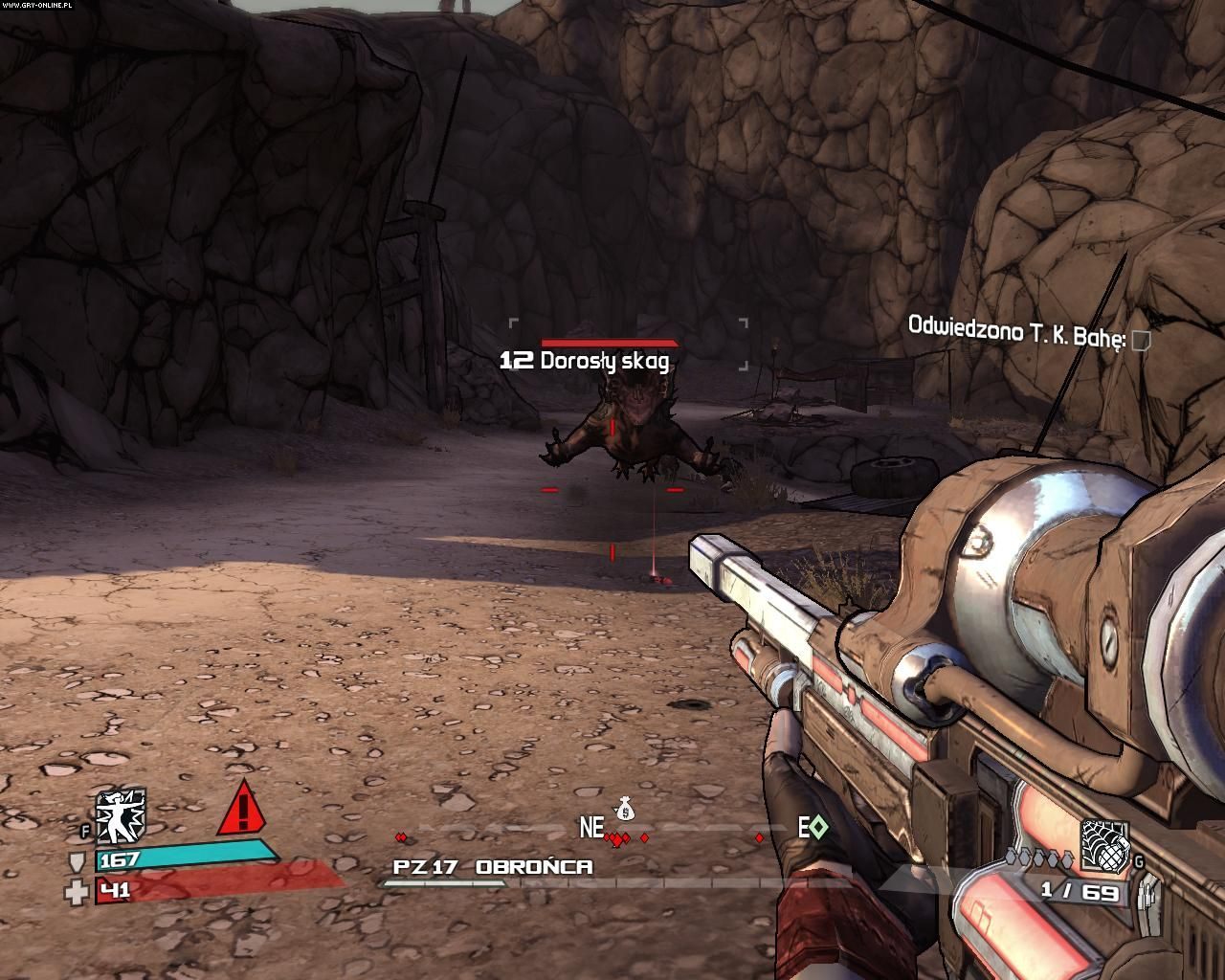Click the shield icon beside 167
This screenshot has width=1225, height=980.
point(77,861)
